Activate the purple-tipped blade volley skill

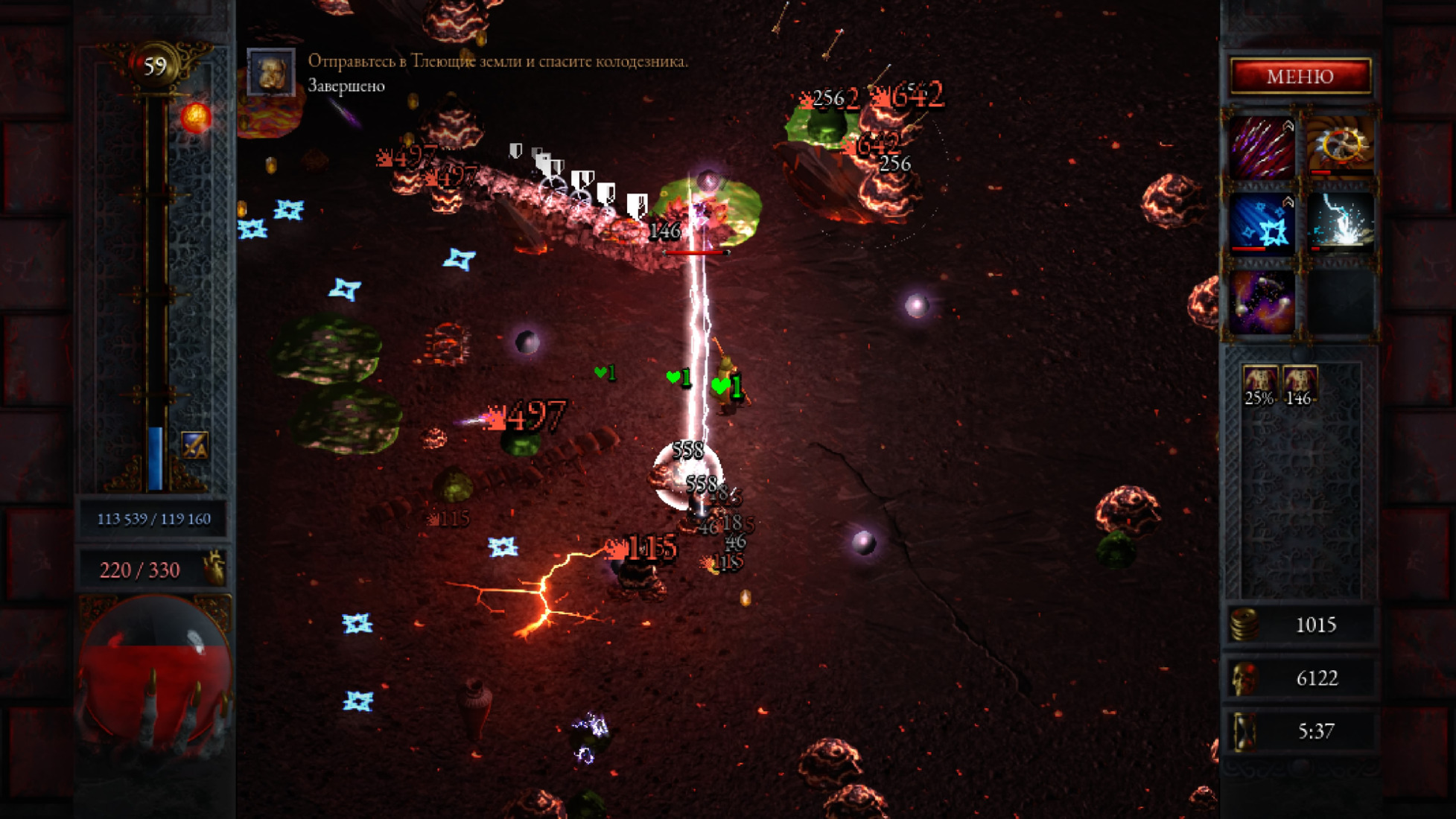1262,147
